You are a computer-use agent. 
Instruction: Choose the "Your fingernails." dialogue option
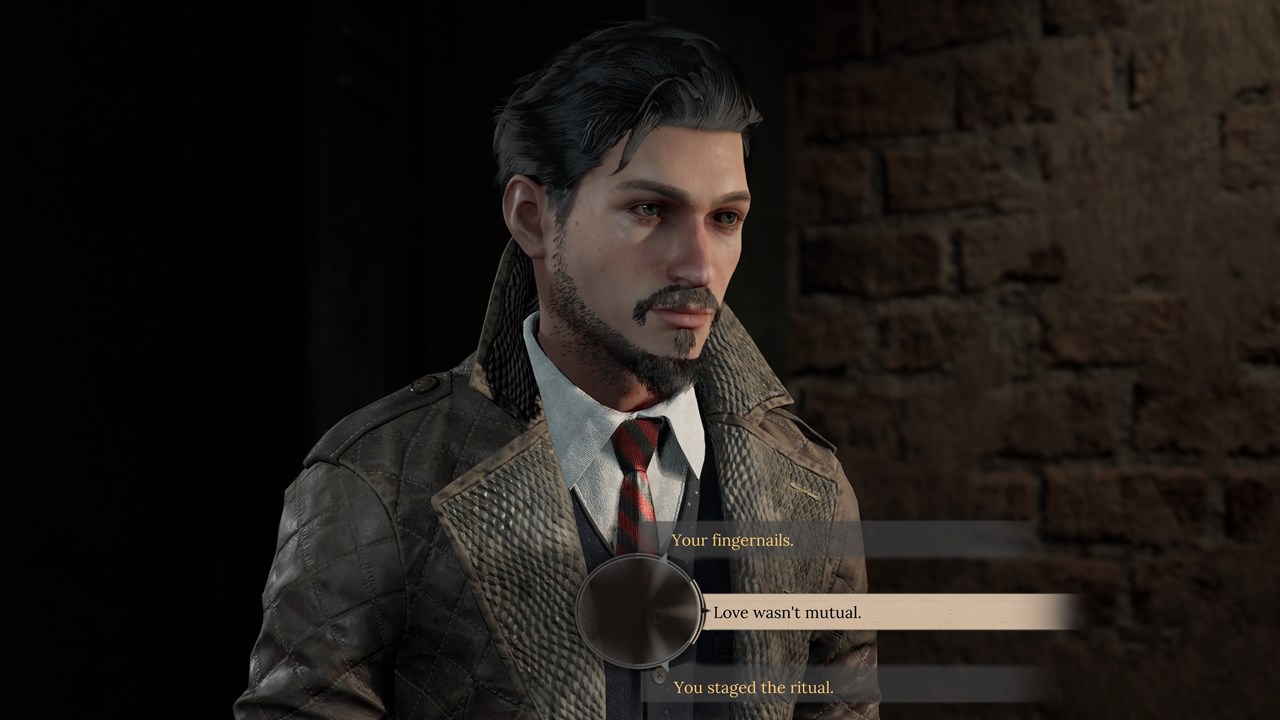point(733,540)
